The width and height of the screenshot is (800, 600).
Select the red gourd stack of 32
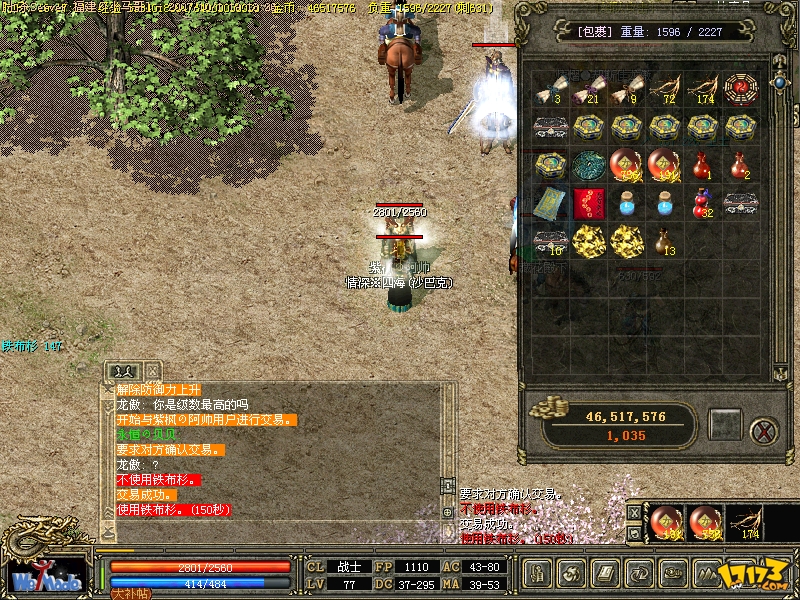(702, 202)
